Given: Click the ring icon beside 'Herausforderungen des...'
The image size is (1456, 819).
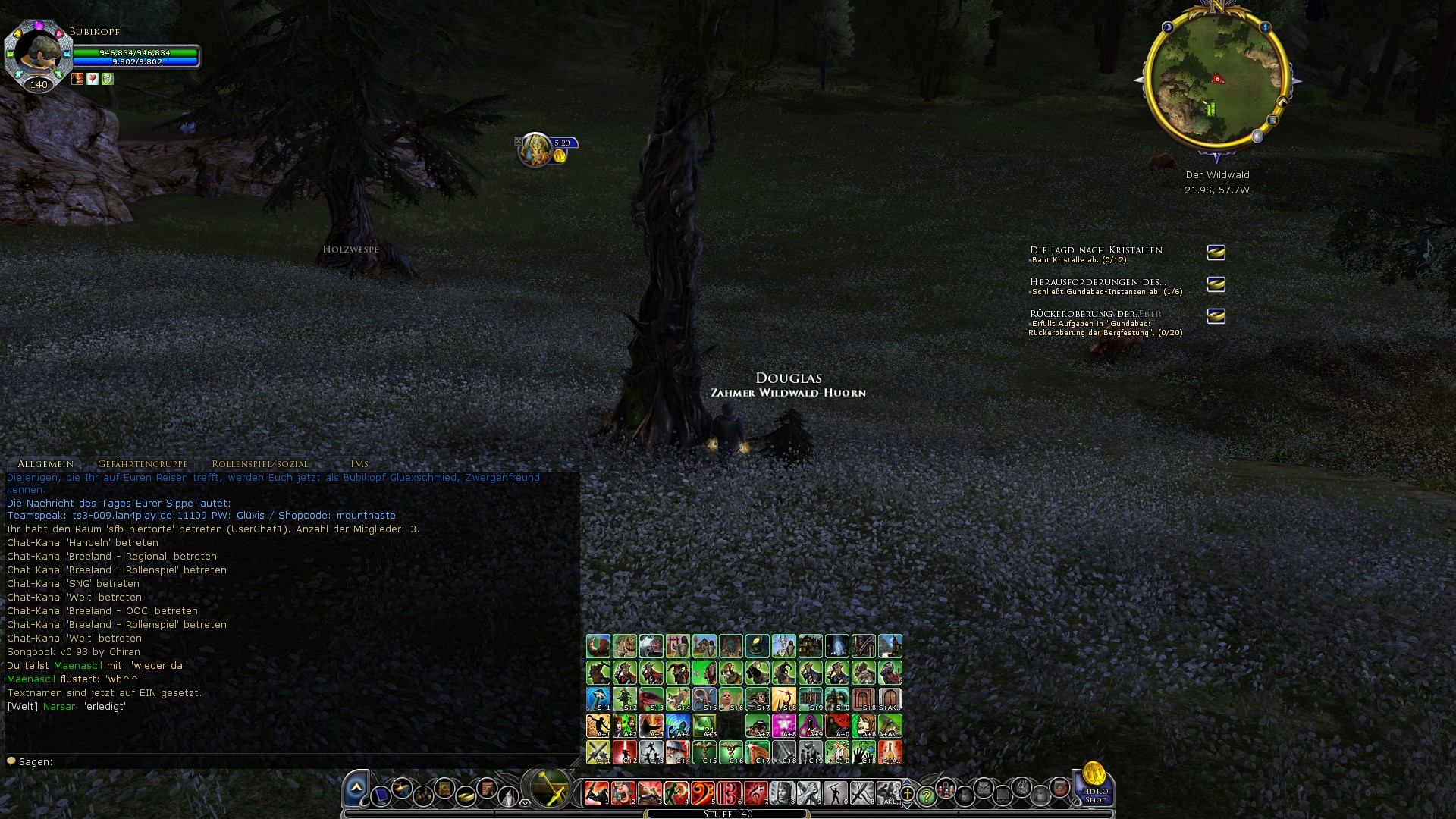Looking at the screenshot, I should (x=1216, y=284).
